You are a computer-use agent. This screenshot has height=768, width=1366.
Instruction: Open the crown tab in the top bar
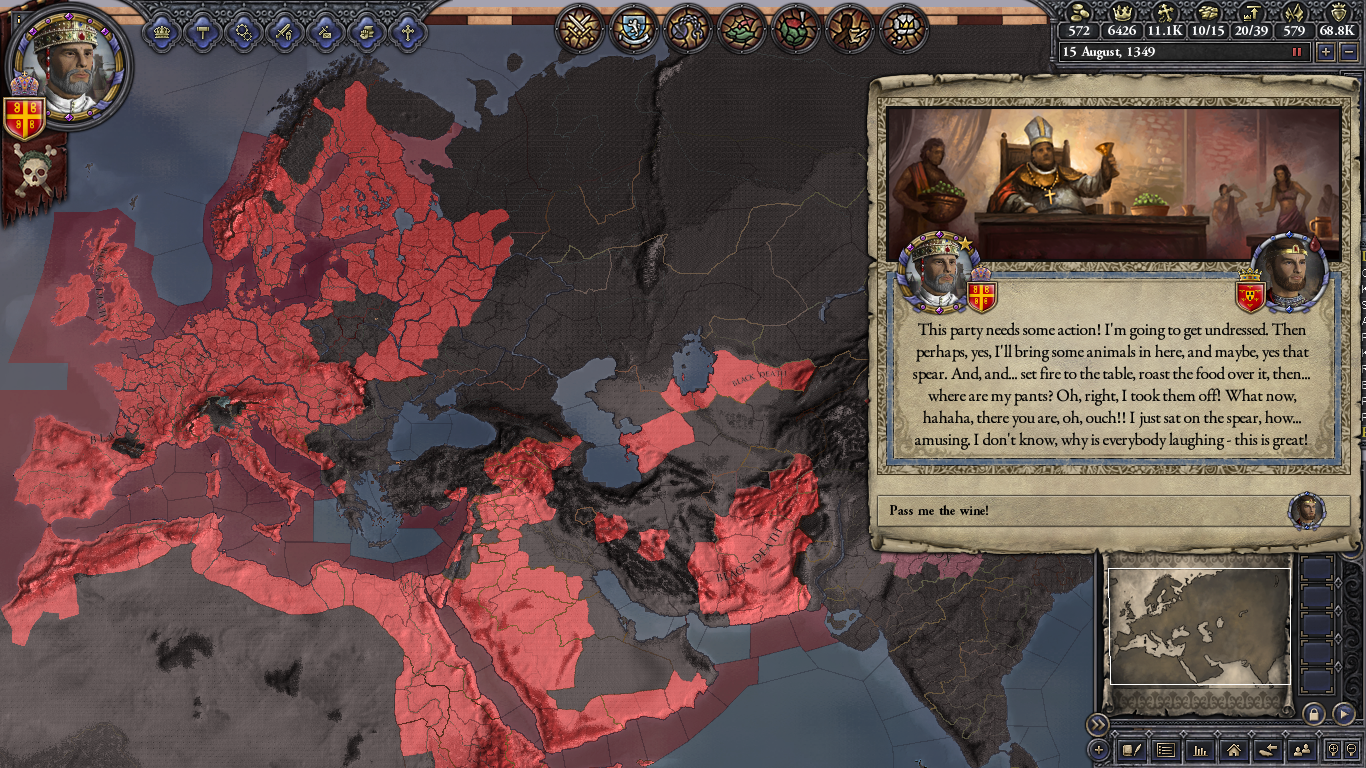pyautogui.click(x=161, y=31)
